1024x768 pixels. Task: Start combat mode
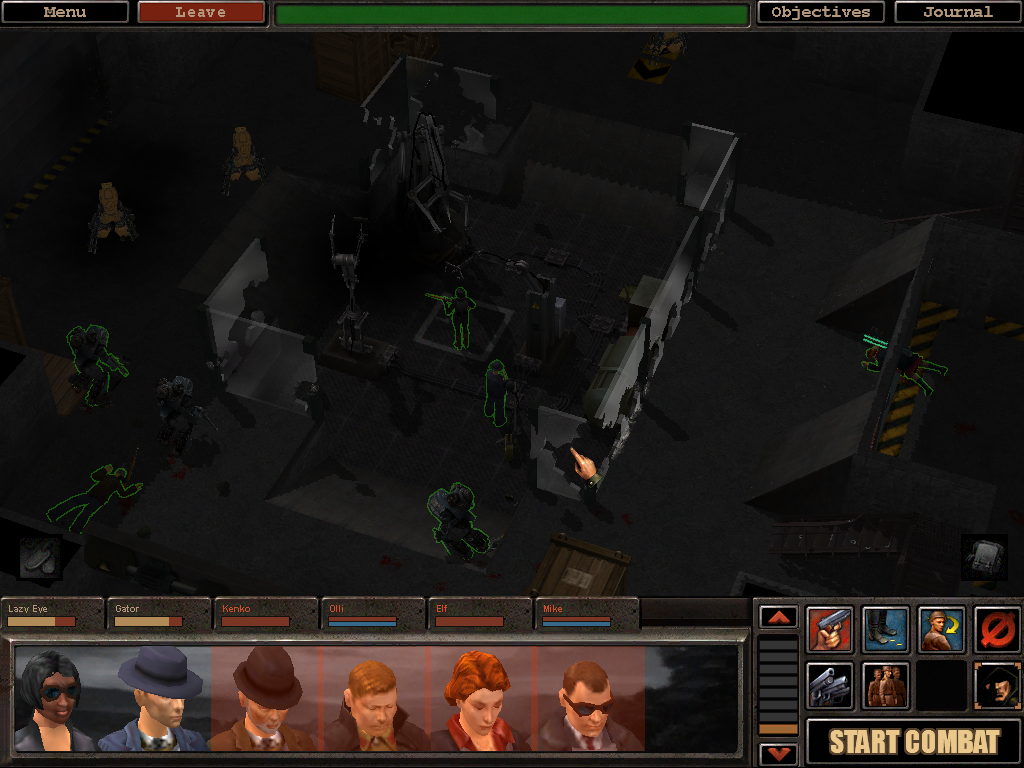coord(914,742)
